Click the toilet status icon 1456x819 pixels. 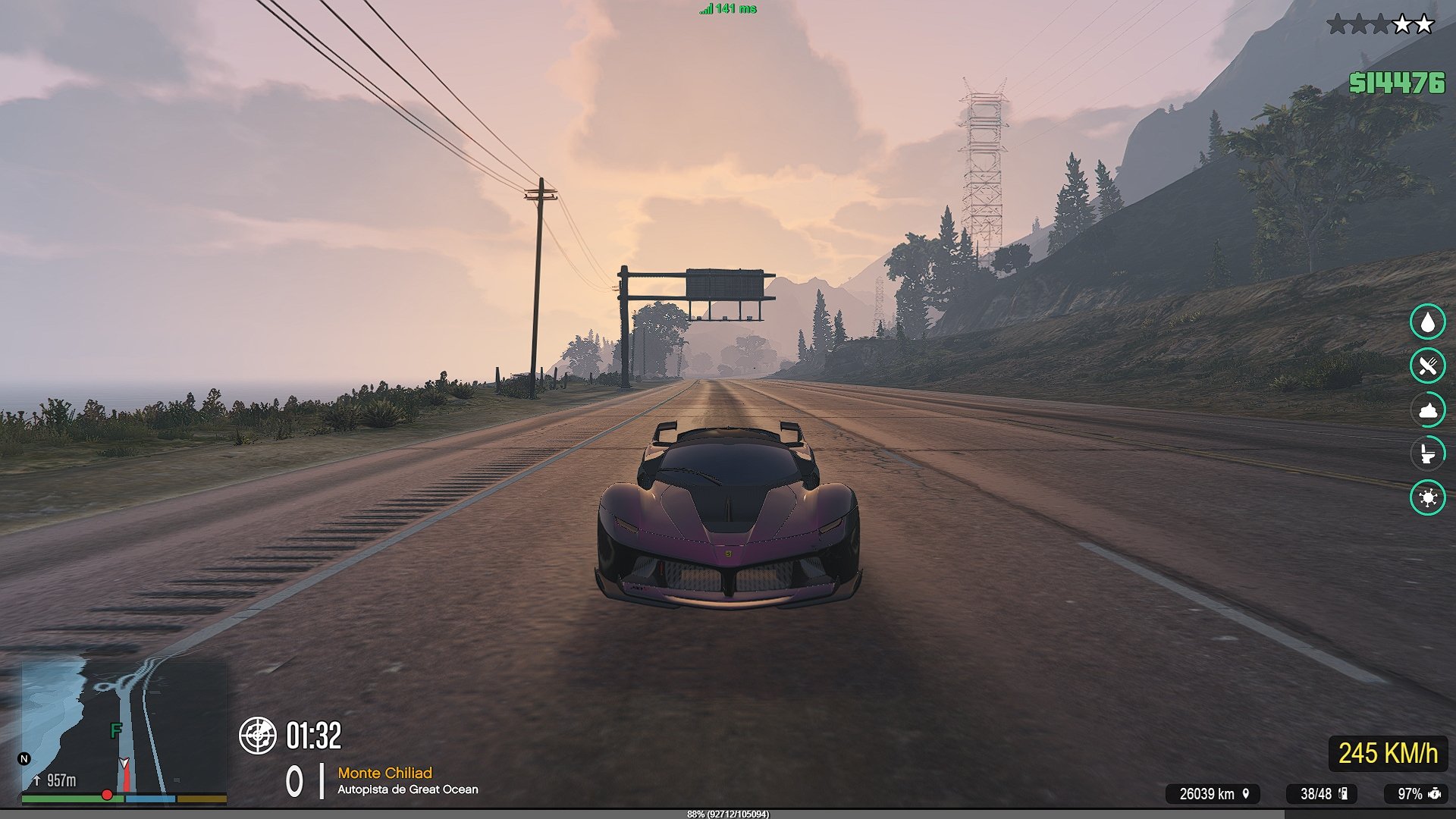point(1427,453)
